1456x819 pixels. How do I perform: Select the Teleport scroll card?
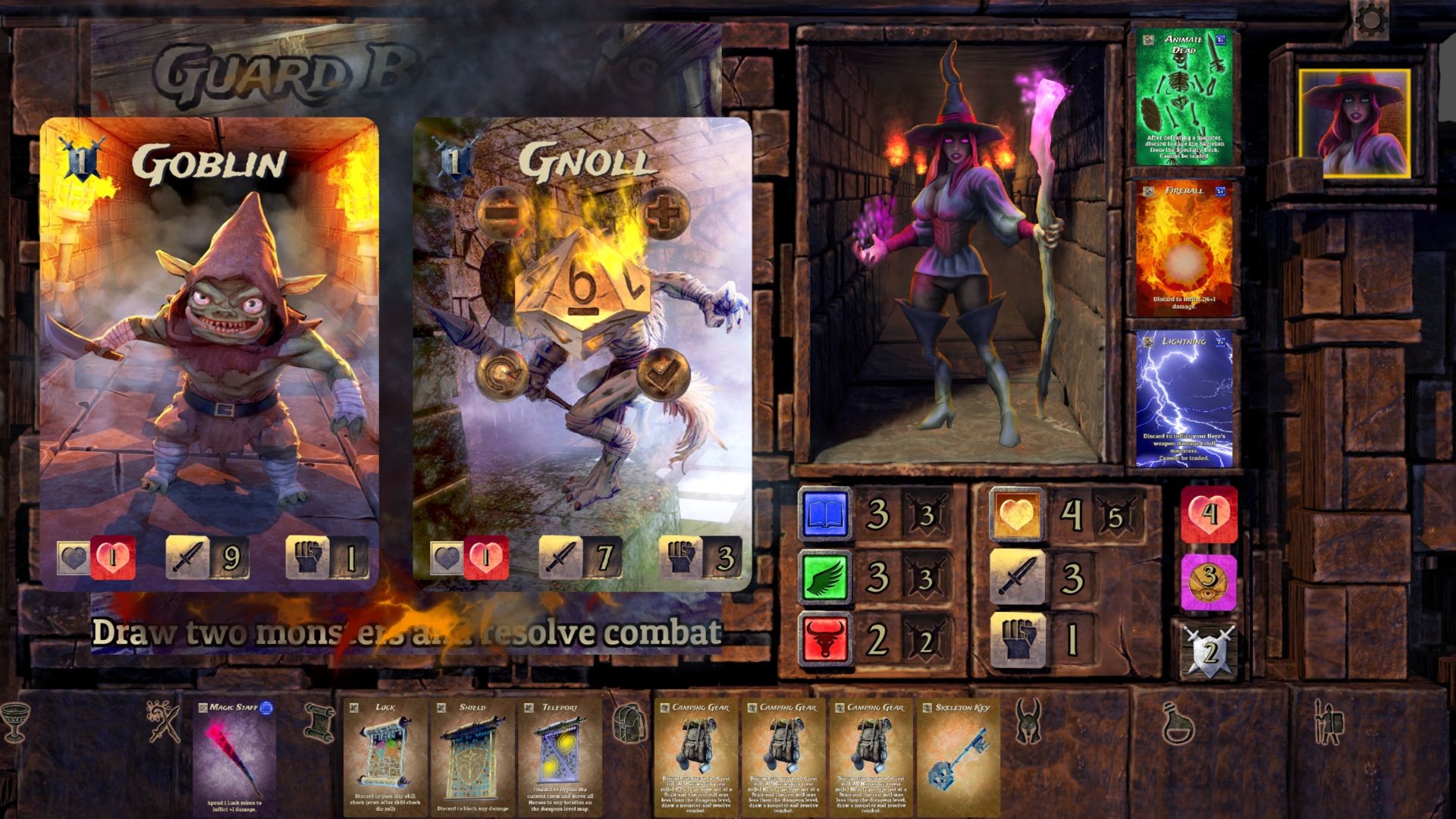pyautogui.click(x=560, y=758)
